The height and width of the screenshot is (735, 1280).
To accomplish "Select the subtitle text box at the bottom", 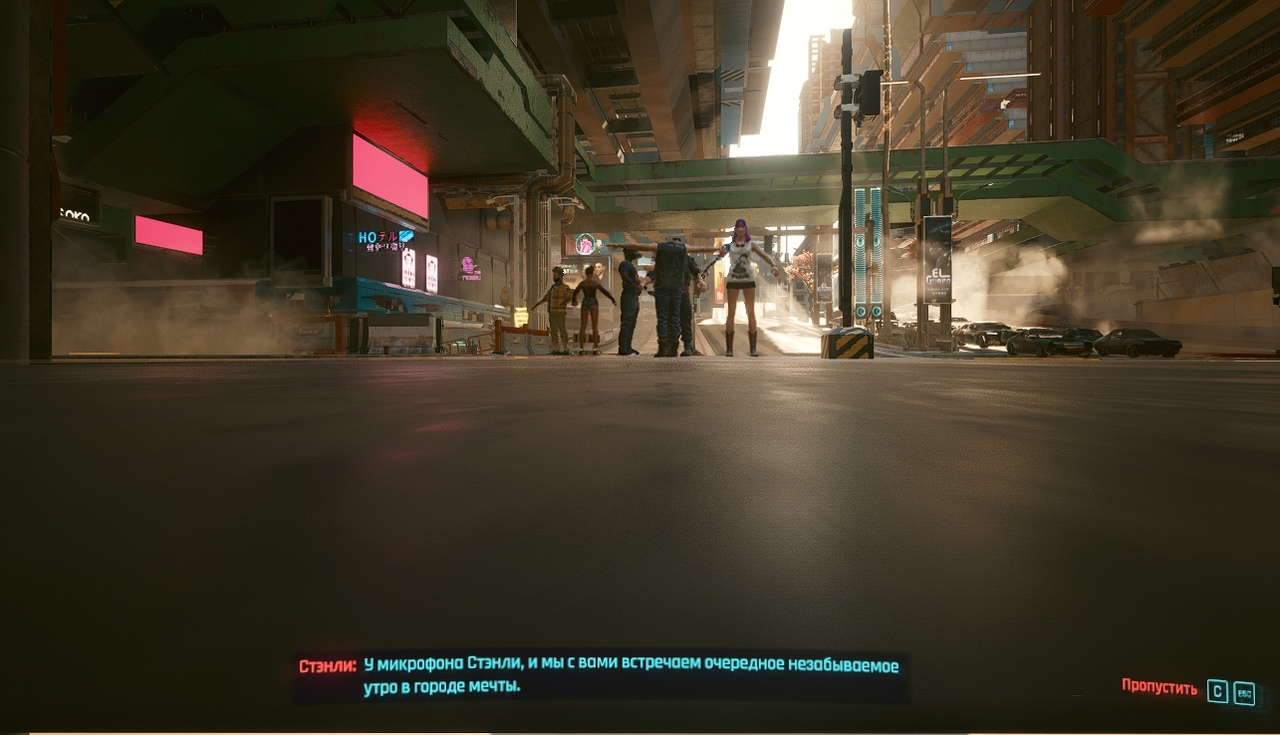I will coord(600,672).
